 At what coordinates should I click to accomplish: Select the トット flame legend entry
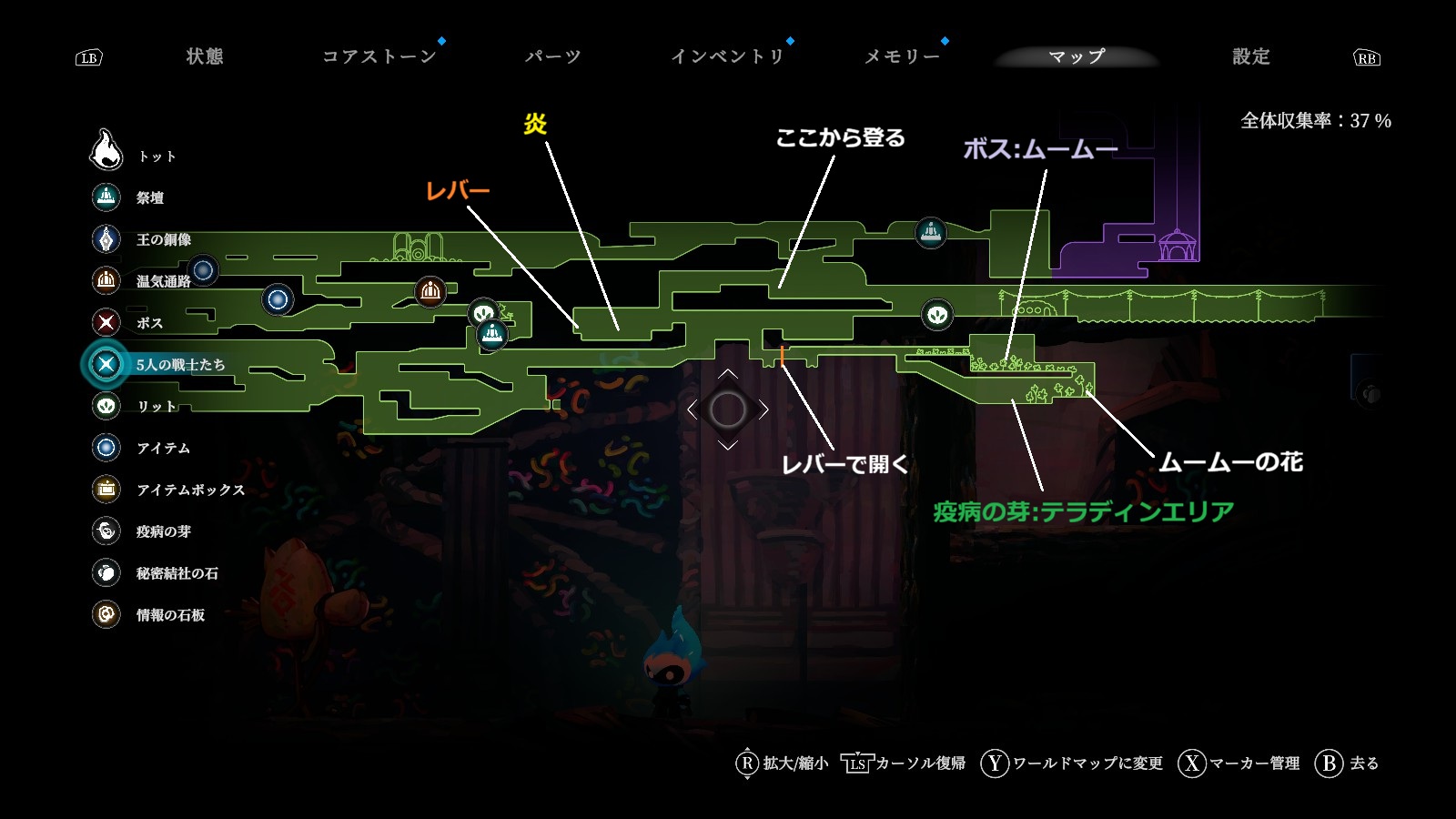pos(156,156)
